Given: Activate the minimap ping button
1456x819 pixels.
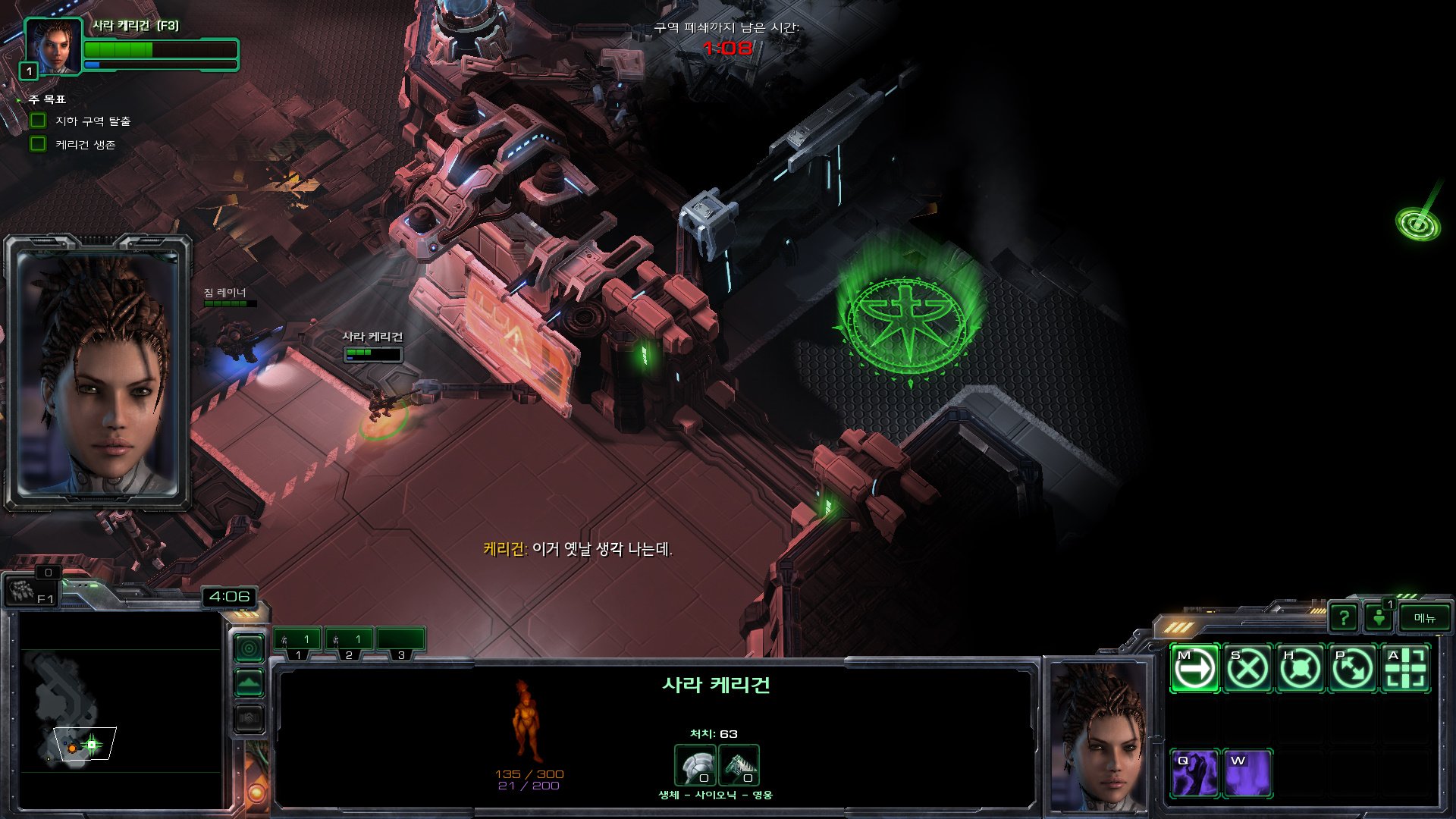Looking at the screenshot, I should click(249, 648).
